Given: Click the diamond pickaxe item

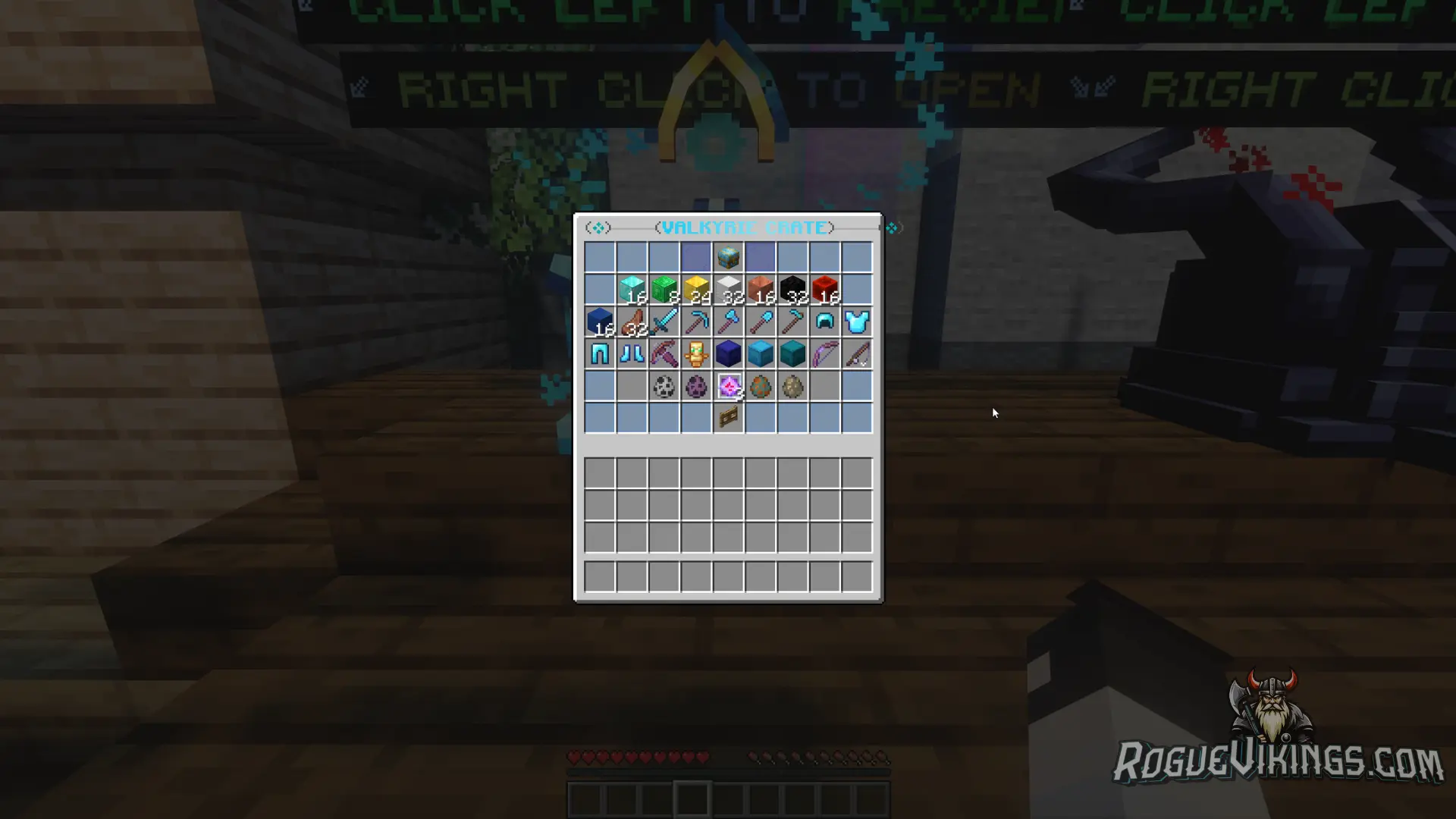Looking at the screenshot, I should click(696, 321).
